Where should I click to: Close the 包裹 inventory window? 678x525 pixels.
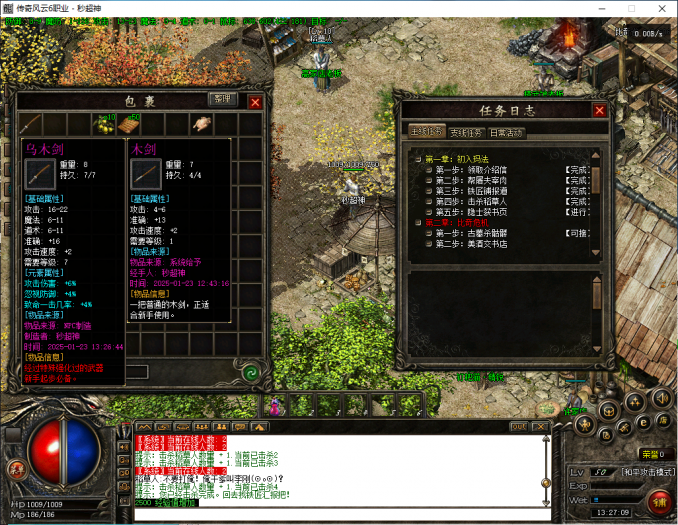coord(254,102)
